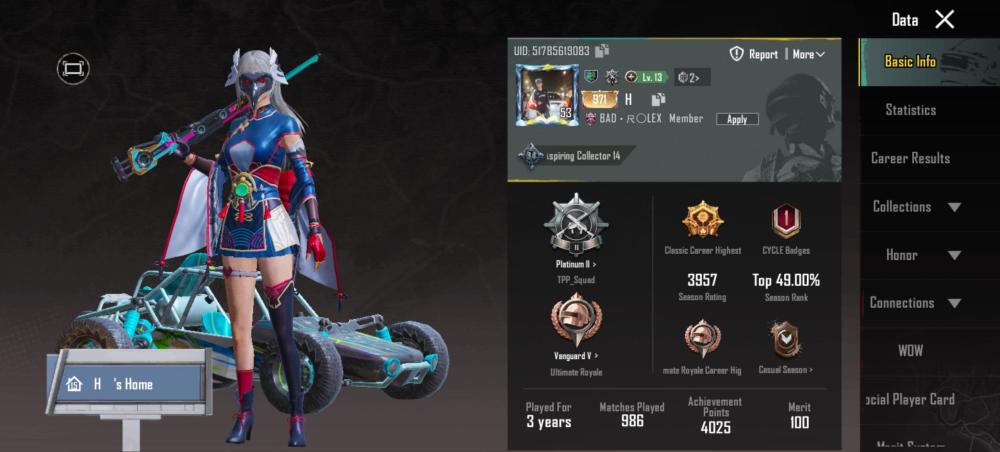This screenshot has height=452, width=1000.
Task: Expand the Honor section
Action: coord(916,255)
